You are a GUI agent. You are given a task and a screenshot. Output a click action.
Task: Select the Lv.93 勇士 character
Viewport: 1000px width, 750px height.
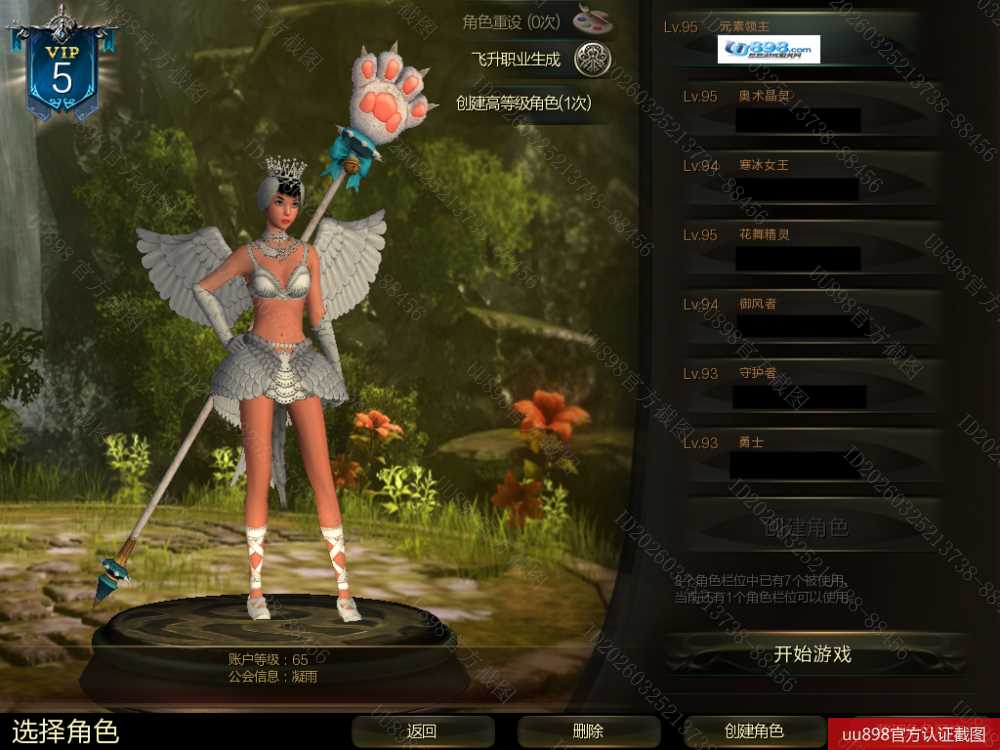point(800,454)
